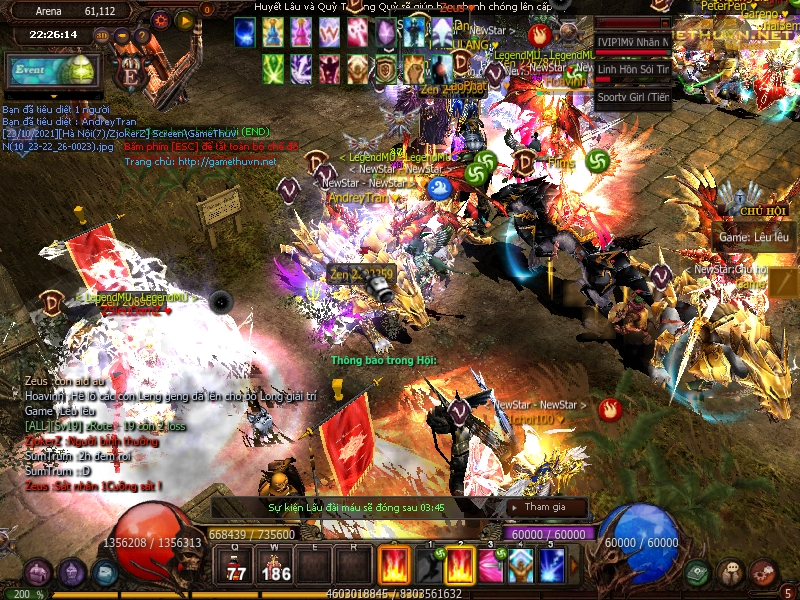Open the chat bubble friends button

point(731,572)
